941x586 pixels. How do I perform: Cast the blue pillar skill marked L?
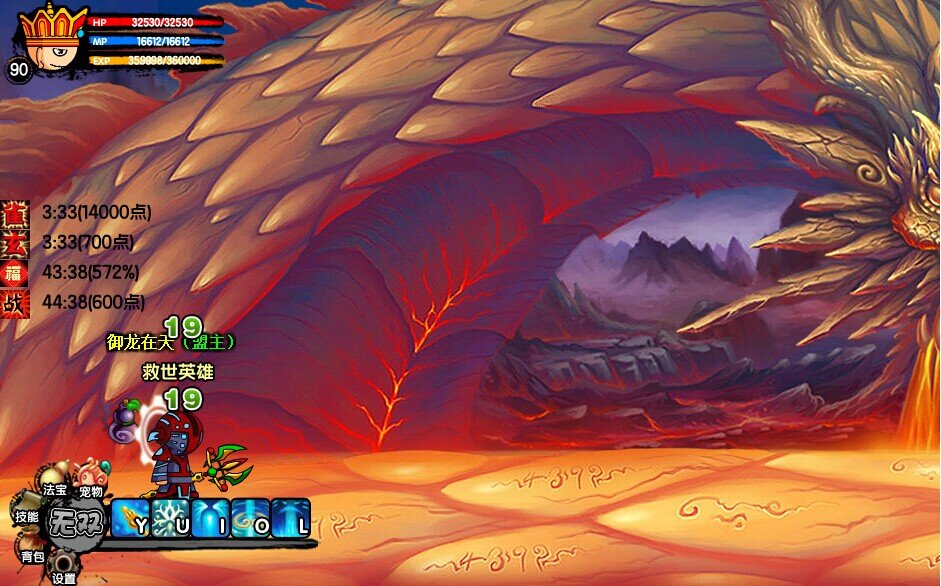pos(291,519)
